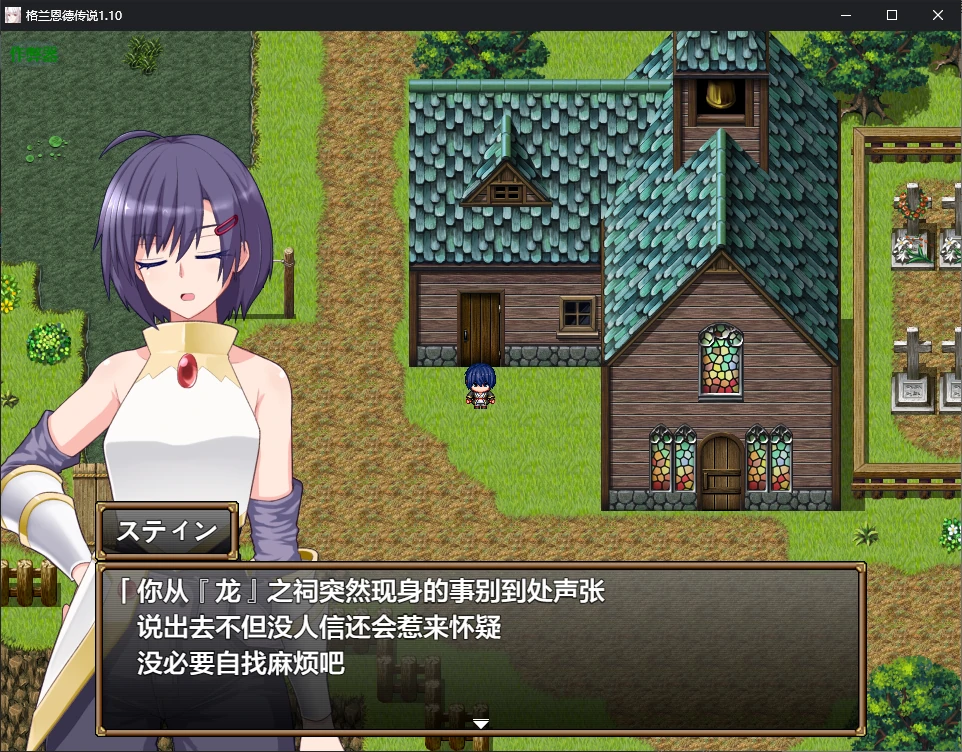
Task: Minimize the game window
Action: coord(846,15)
